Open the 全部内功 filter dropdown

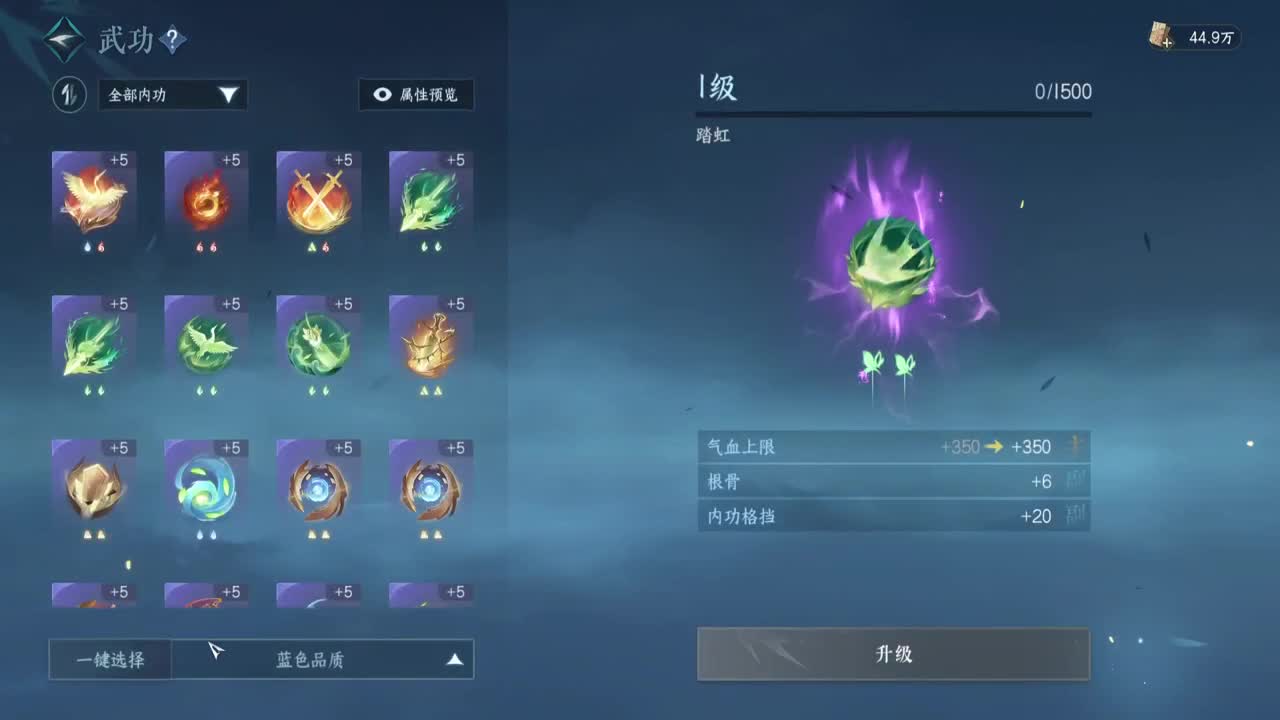pyautogui.click(x=170, y=95)
